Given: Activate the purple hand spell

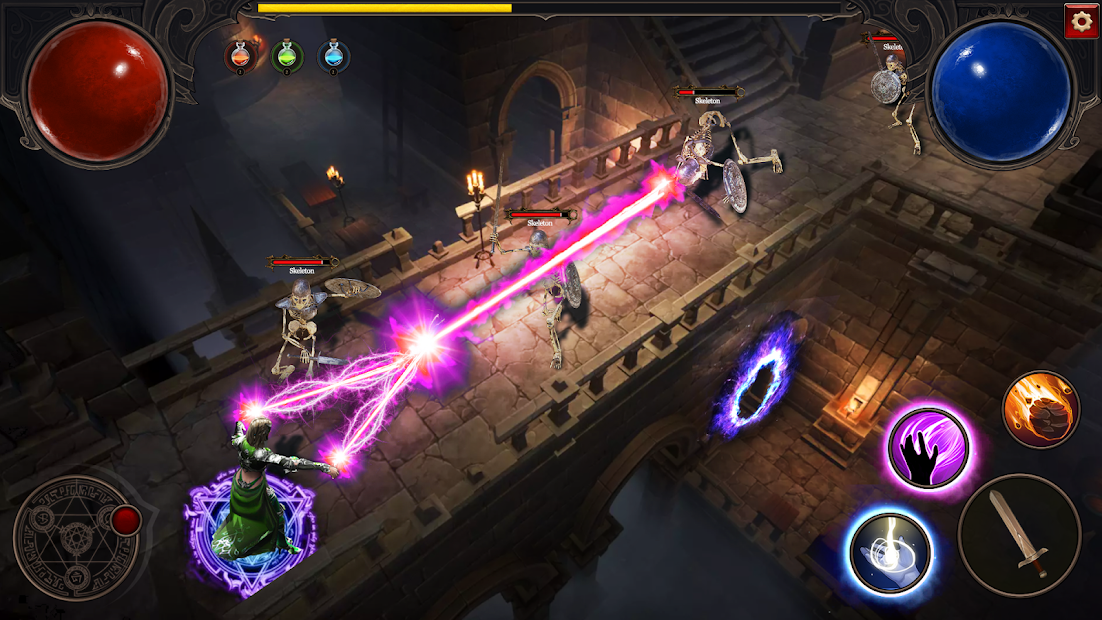Looking at the screenshot, I should (928, 447).
